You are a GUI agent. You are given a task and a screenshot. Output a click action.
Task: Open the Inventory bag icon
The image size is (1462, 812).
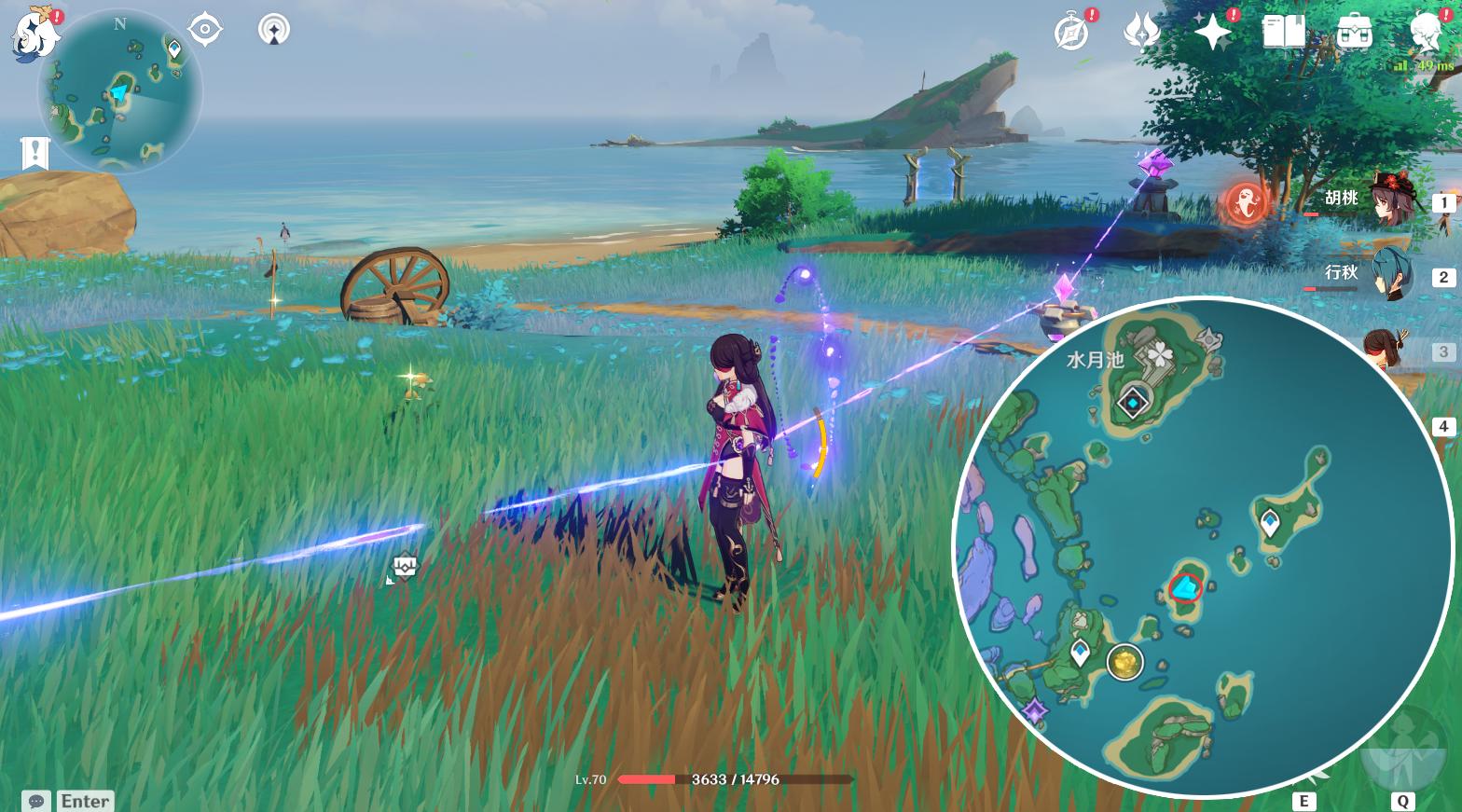point(1354,32)
